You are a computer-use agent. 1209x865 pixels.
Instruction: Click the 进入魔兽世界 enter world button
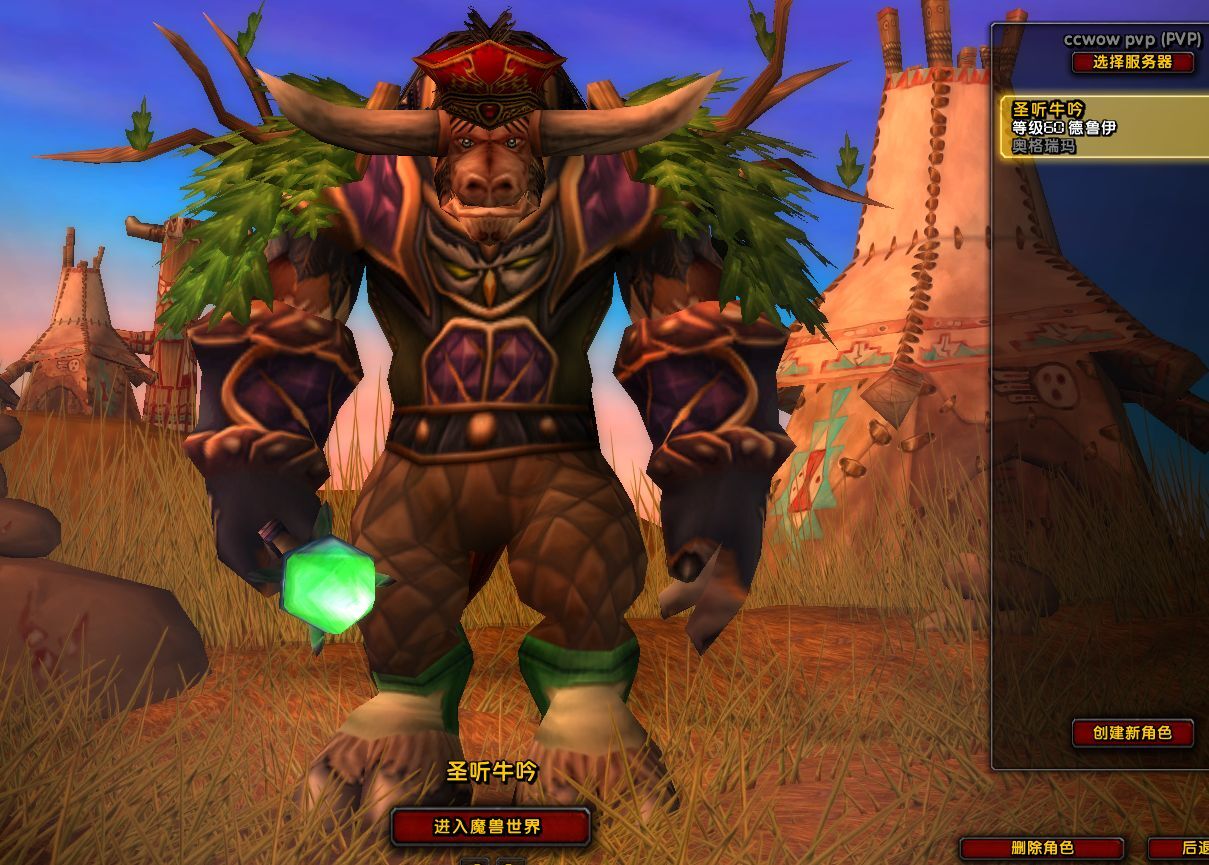coord(489,826)
